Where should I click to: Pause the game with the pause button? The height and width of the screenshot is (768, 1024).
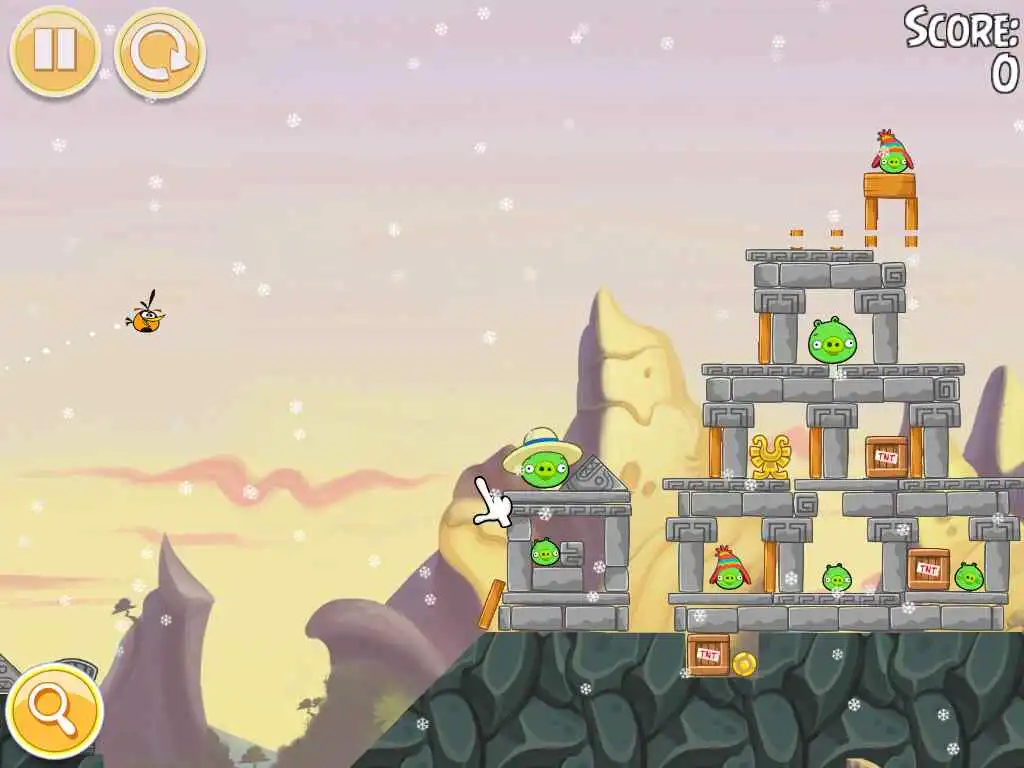[x=55, y=51]
